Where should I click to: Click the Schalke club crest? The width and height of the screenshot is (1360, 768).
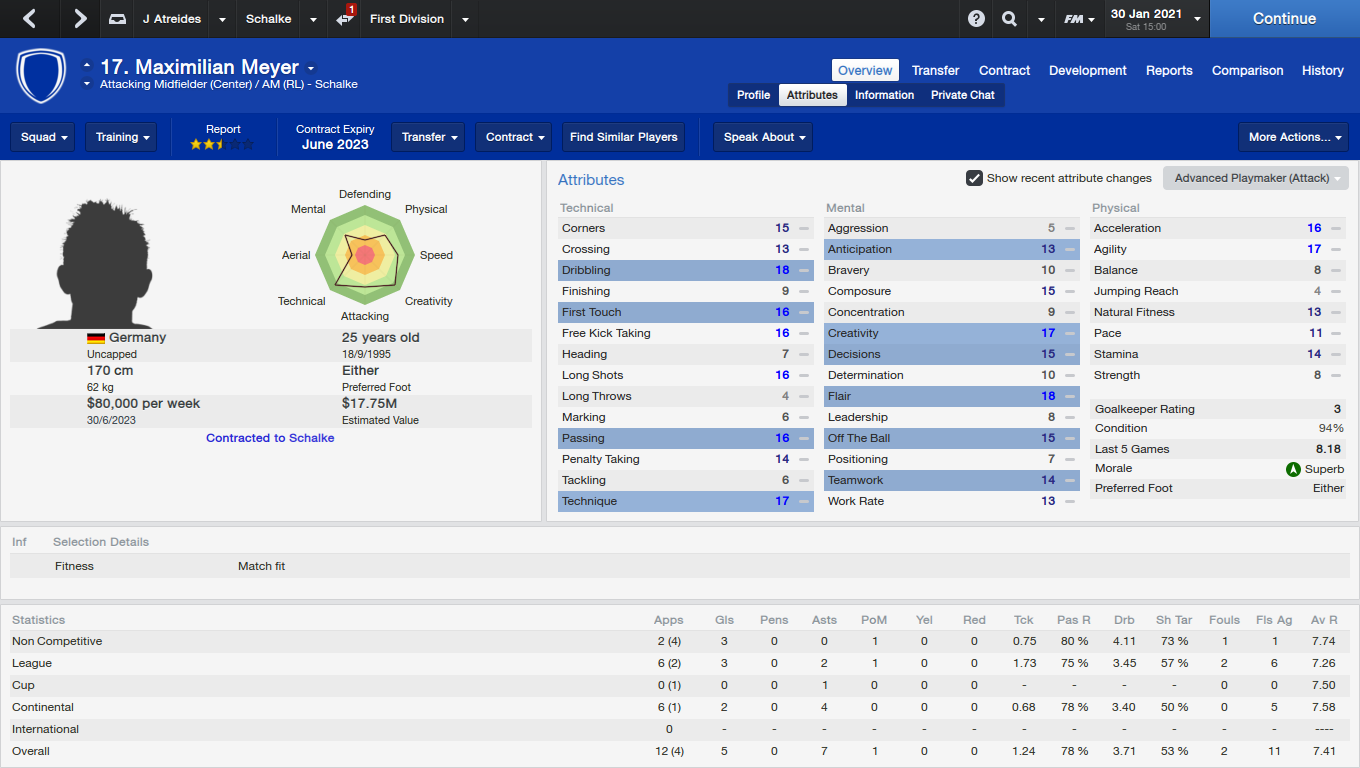pos(41,76)
